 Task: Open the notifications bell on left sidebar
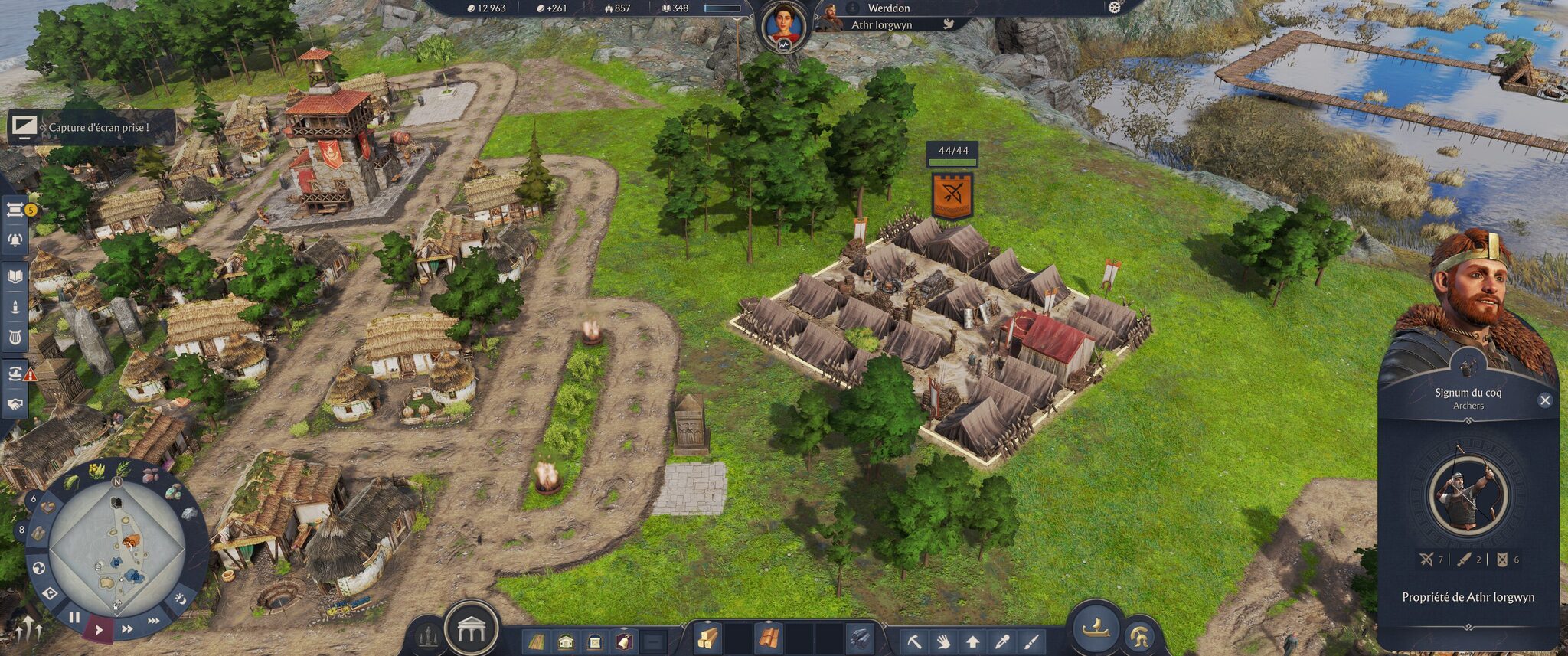pos(15,240)
